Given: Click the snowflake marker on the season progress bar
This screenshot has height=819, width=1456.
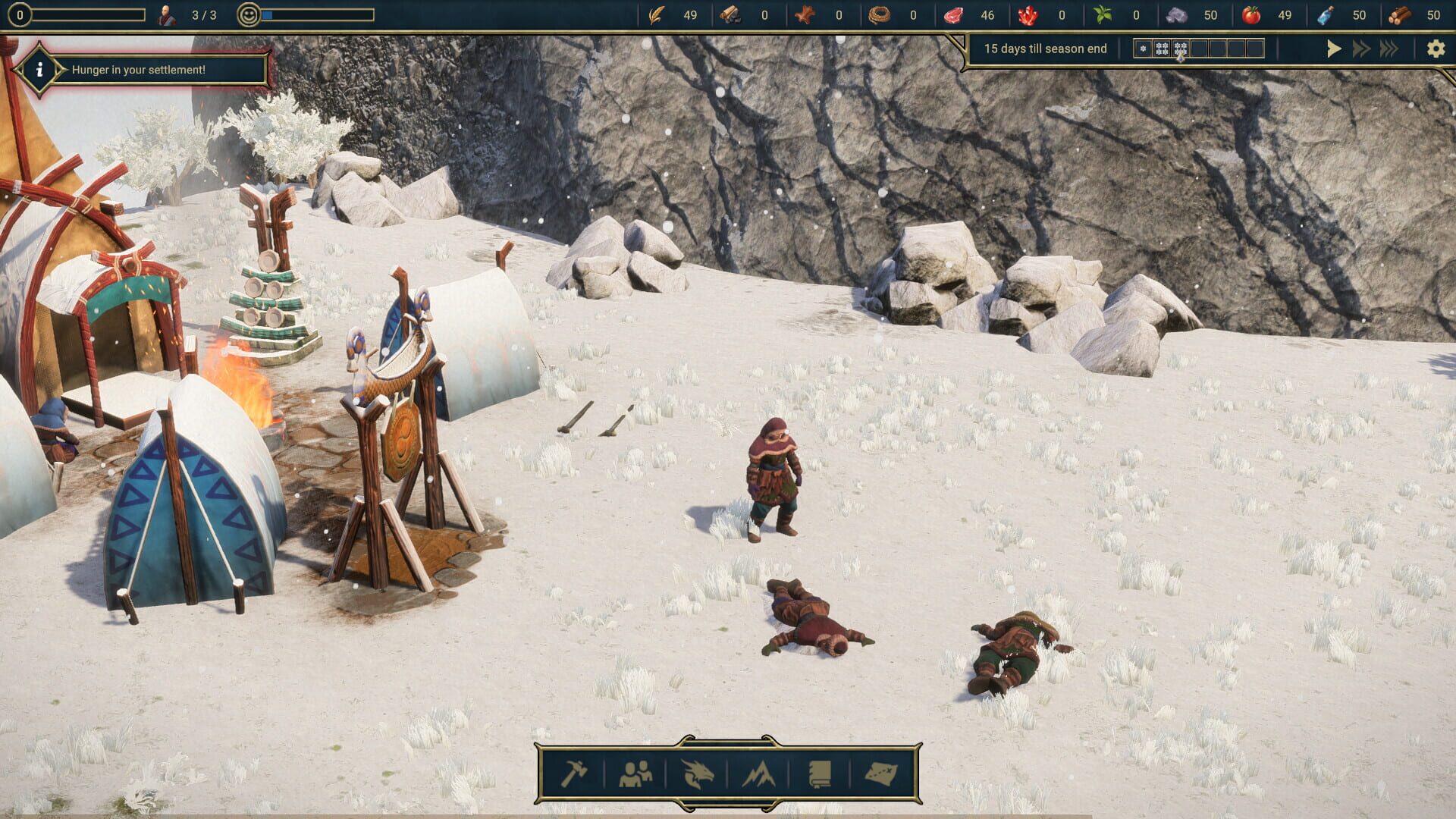Looking at the screenshot, I should tap(1144, 48).
